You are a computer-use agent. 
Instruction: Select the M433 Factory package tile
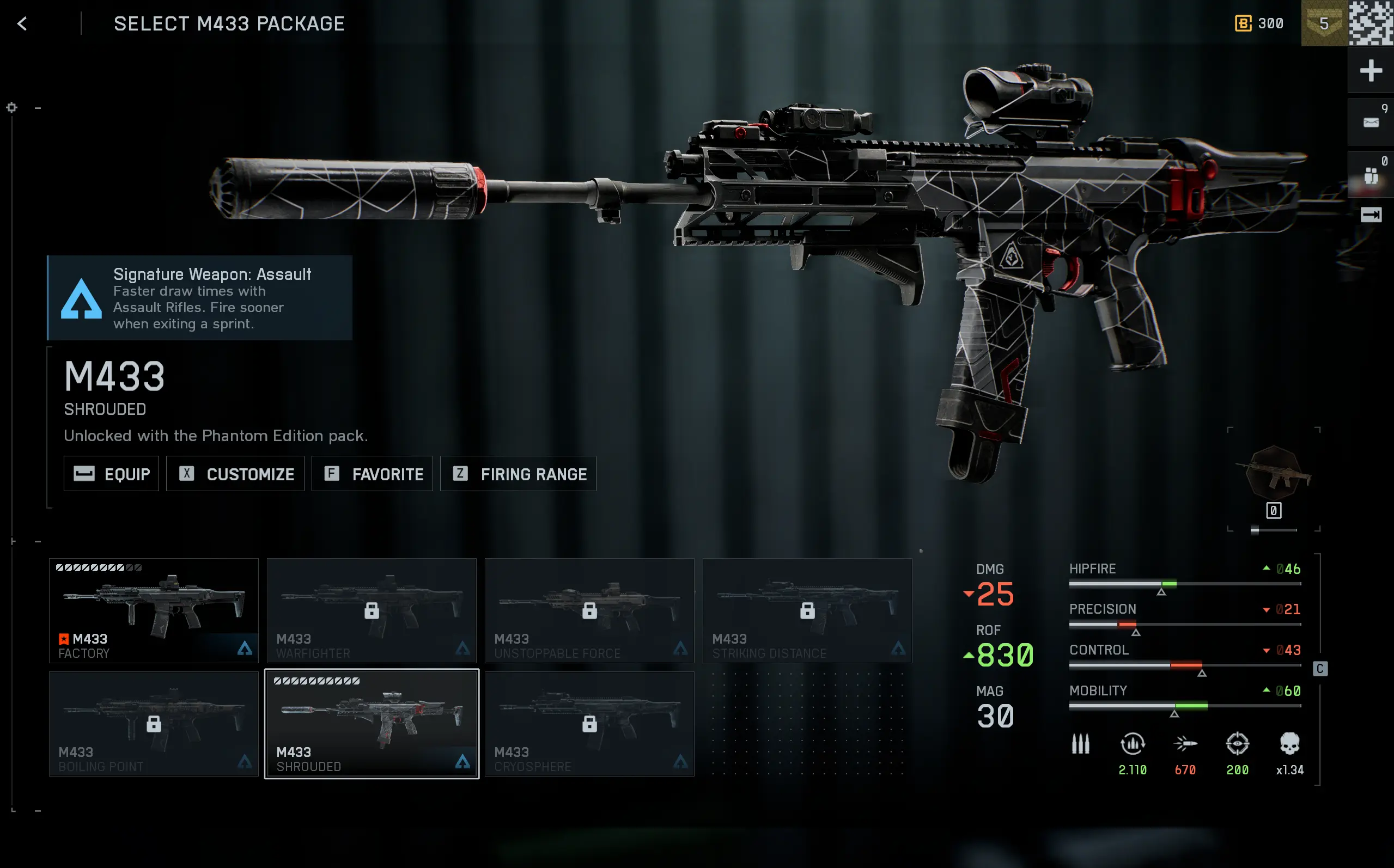point(154,610)
